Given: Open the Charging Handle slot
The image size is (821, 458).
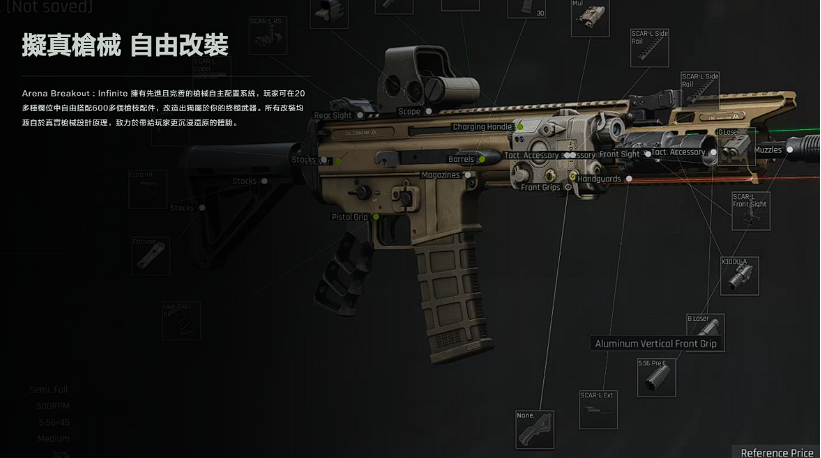Looking at the screenshot, I should 482,127.
